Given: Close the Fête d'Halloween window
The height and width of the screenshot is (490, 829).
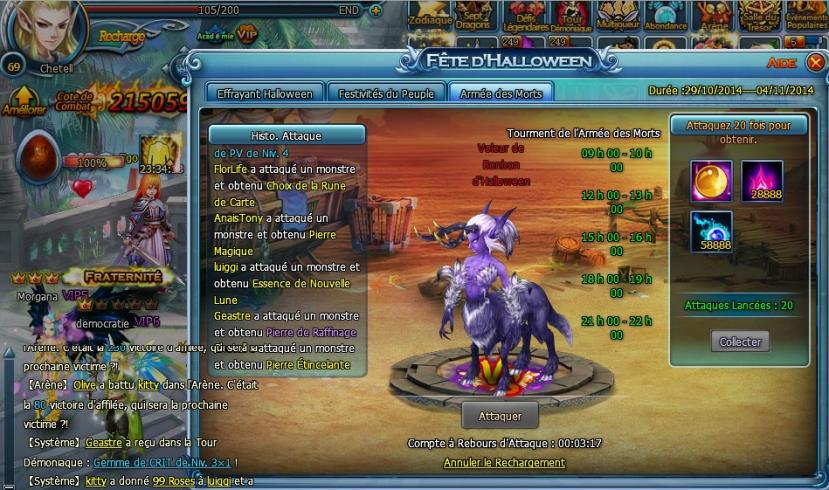Looking at the screenshot, I should [x=815, y=62].
